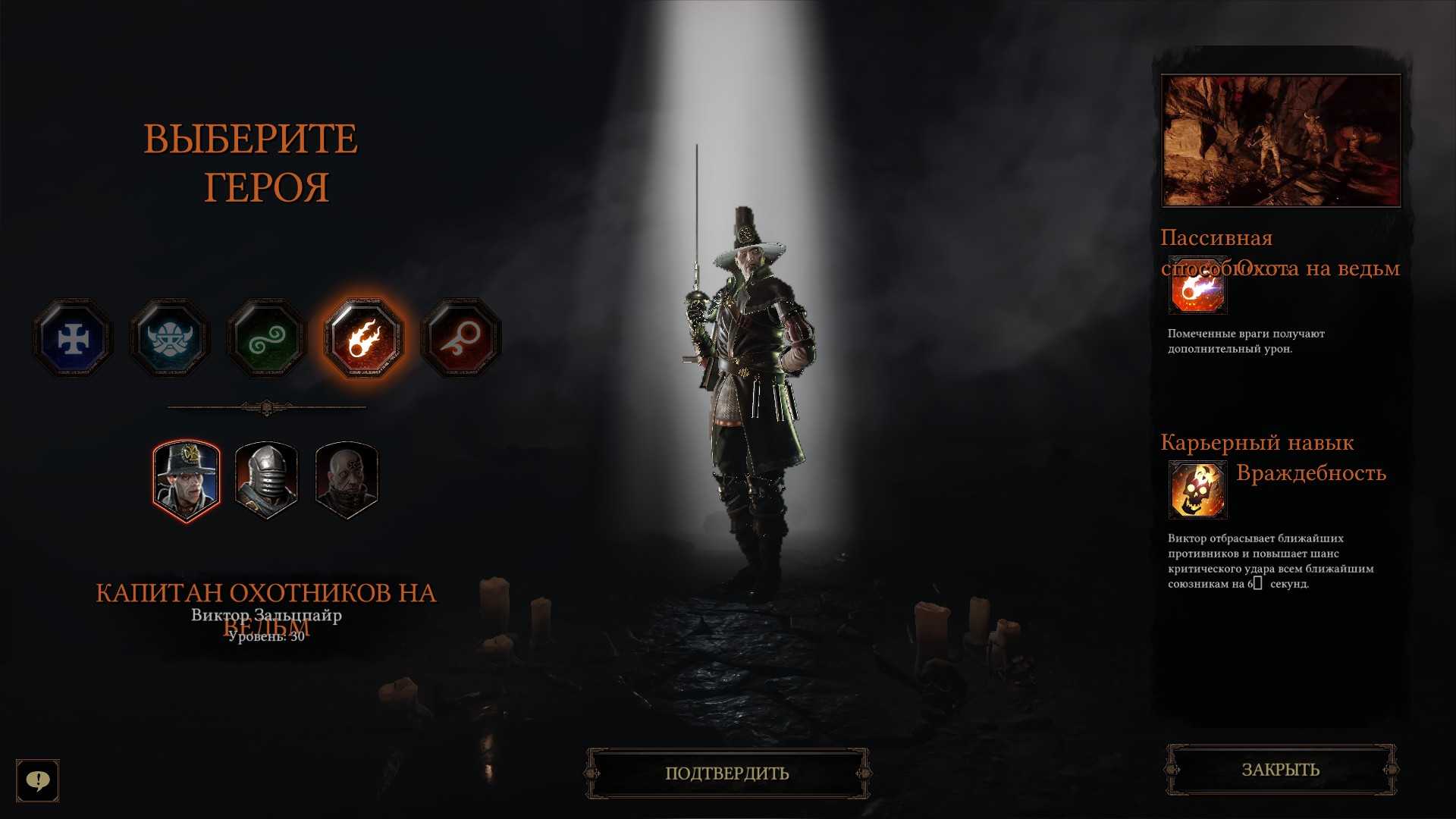Open the career preview video thumbnail
The width and height of the screenshot is (1456, 819).
pos(1281,140)
